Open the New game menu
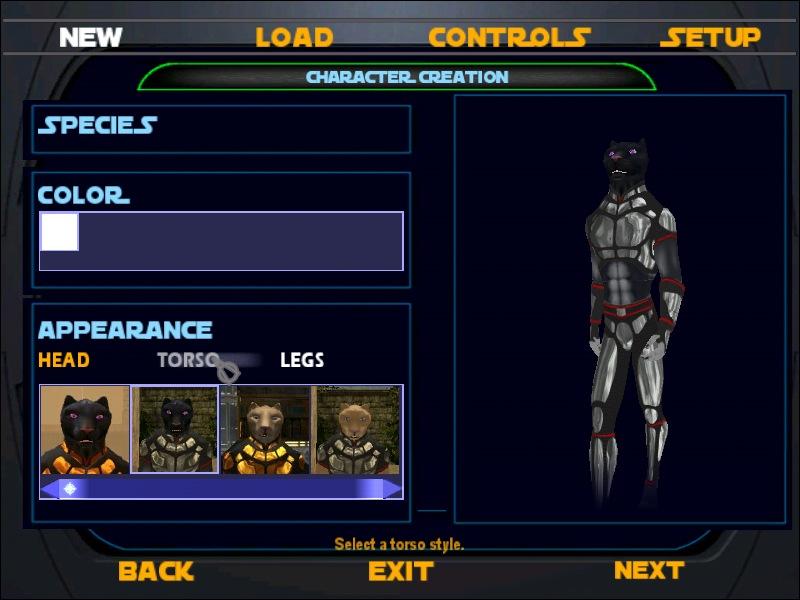 click(90, 38)
